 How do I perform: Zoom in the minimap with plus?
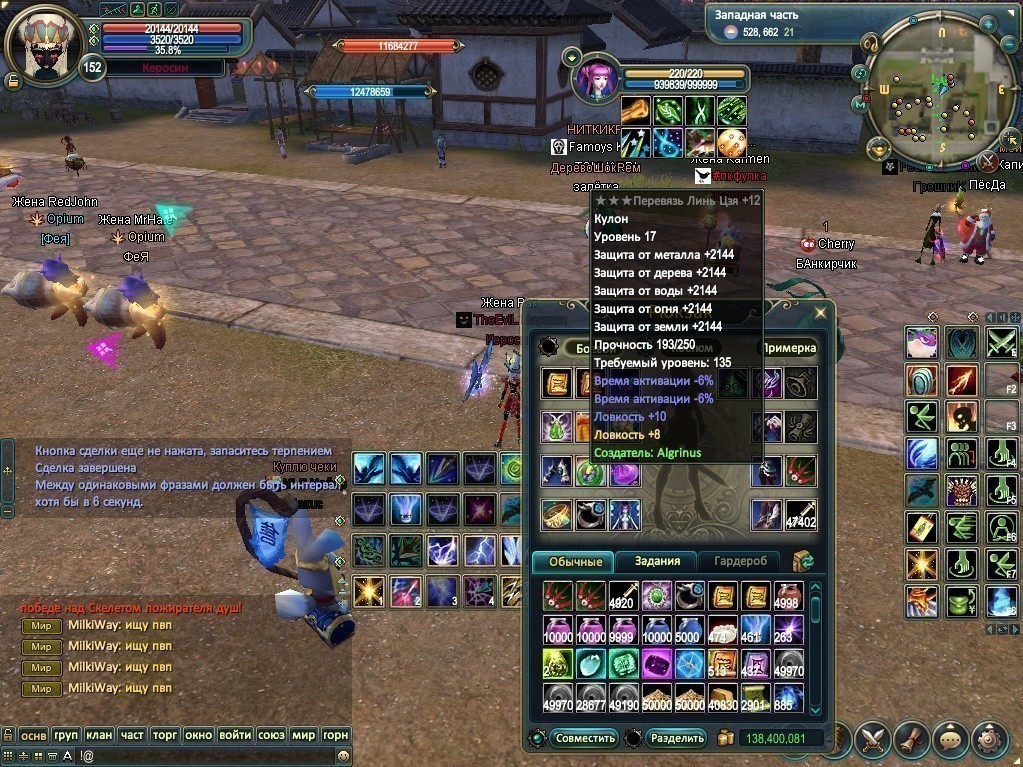987,22
